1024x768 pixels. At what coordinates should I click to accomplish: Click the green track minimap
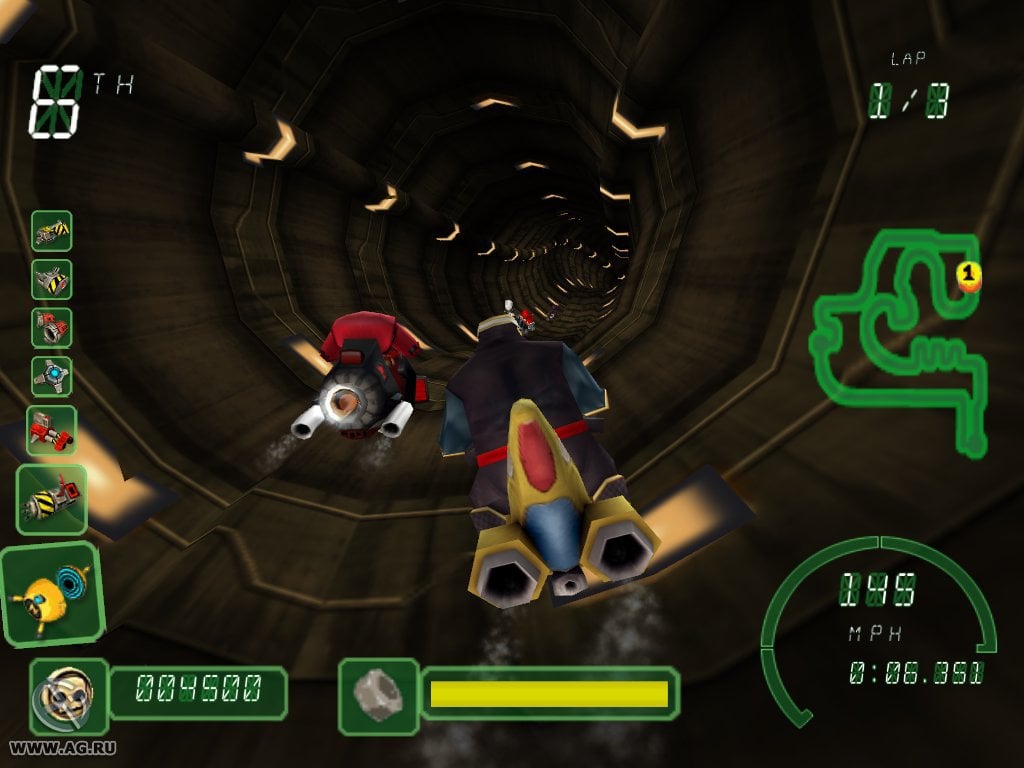coord(900,340)
